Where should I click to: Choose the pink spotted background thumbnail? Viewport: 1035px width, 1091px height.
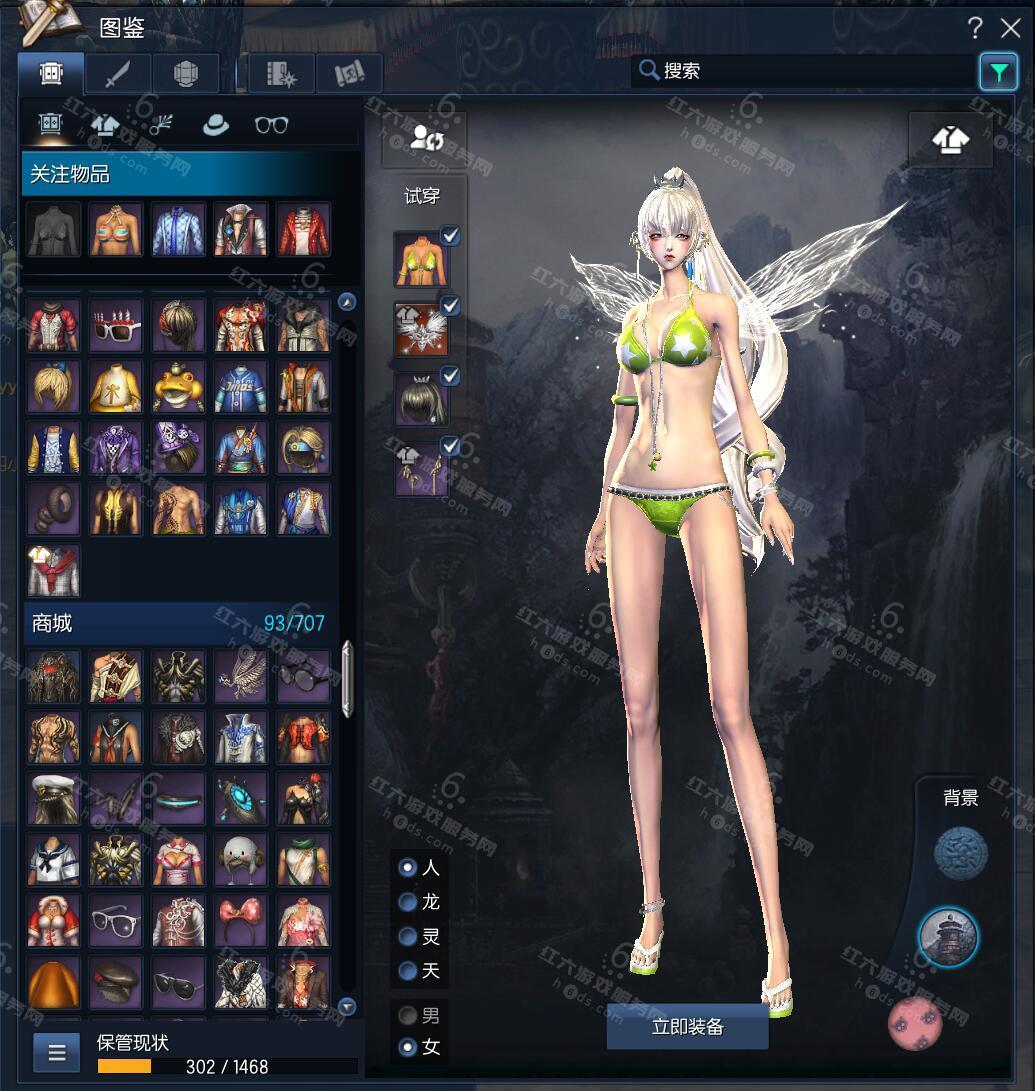[914, 1024]
